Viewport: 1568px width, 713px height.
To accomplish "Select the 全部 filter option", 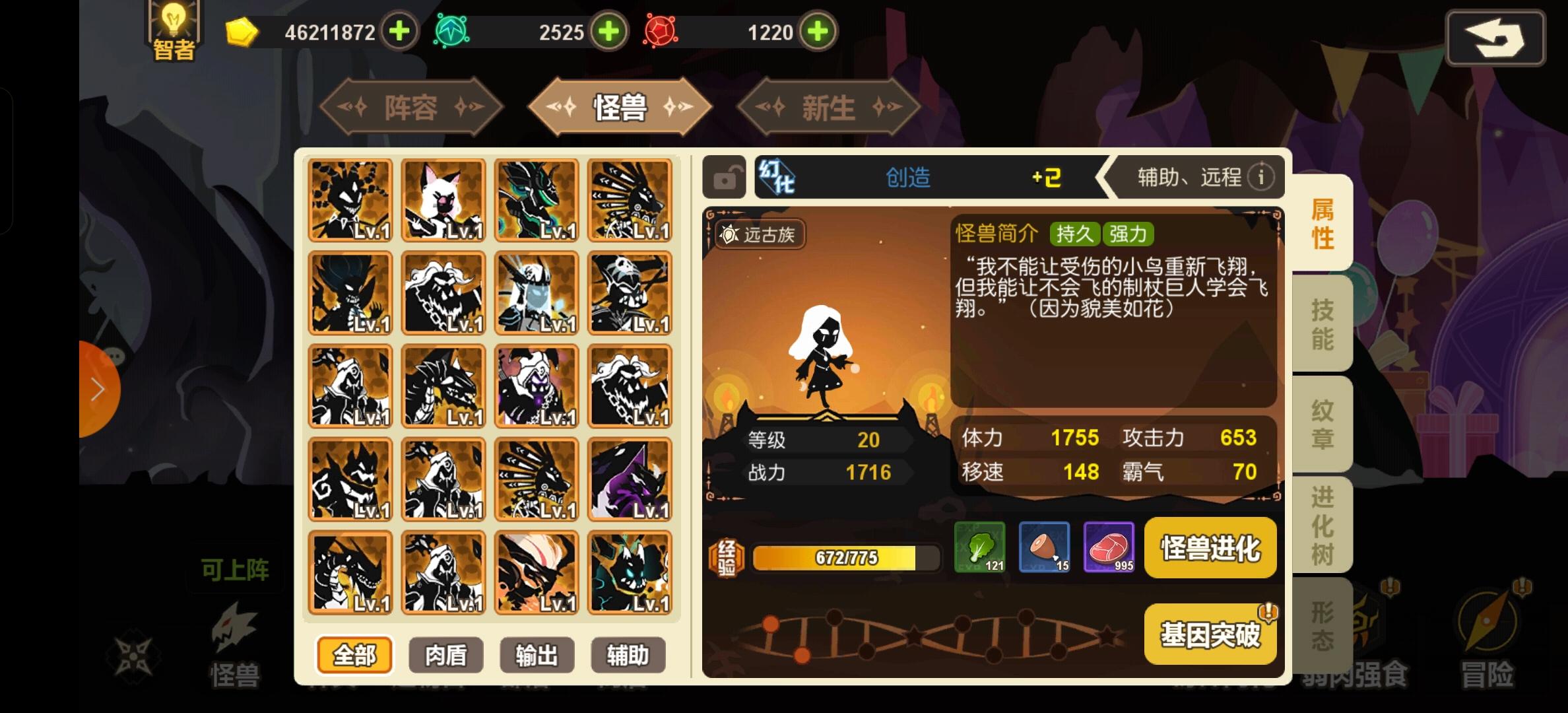I will [x=354, y=655].
